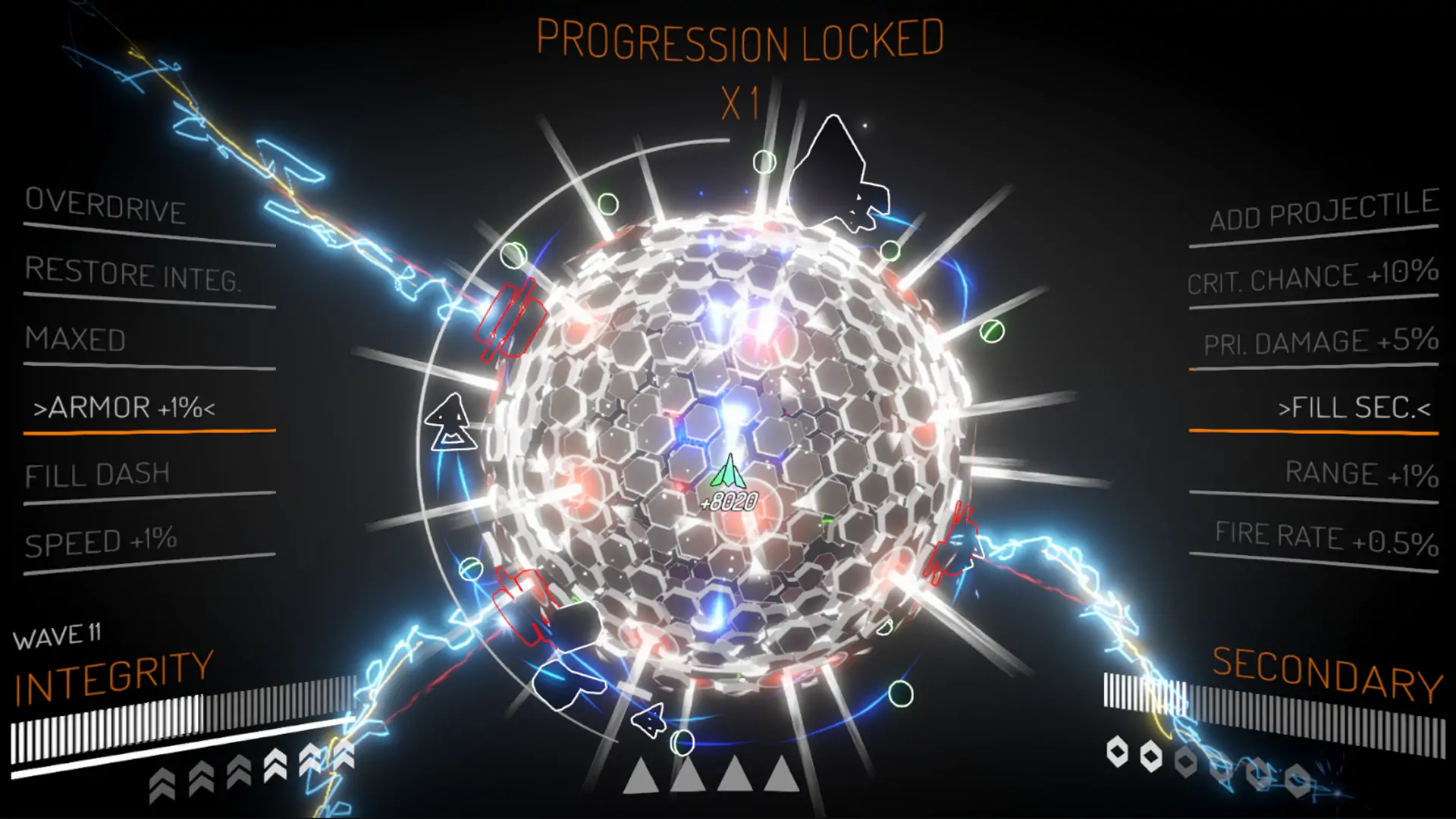Select the Fire Rate +0.5% upgrade
This screenshot has width=1456, height=819.
1326,538
